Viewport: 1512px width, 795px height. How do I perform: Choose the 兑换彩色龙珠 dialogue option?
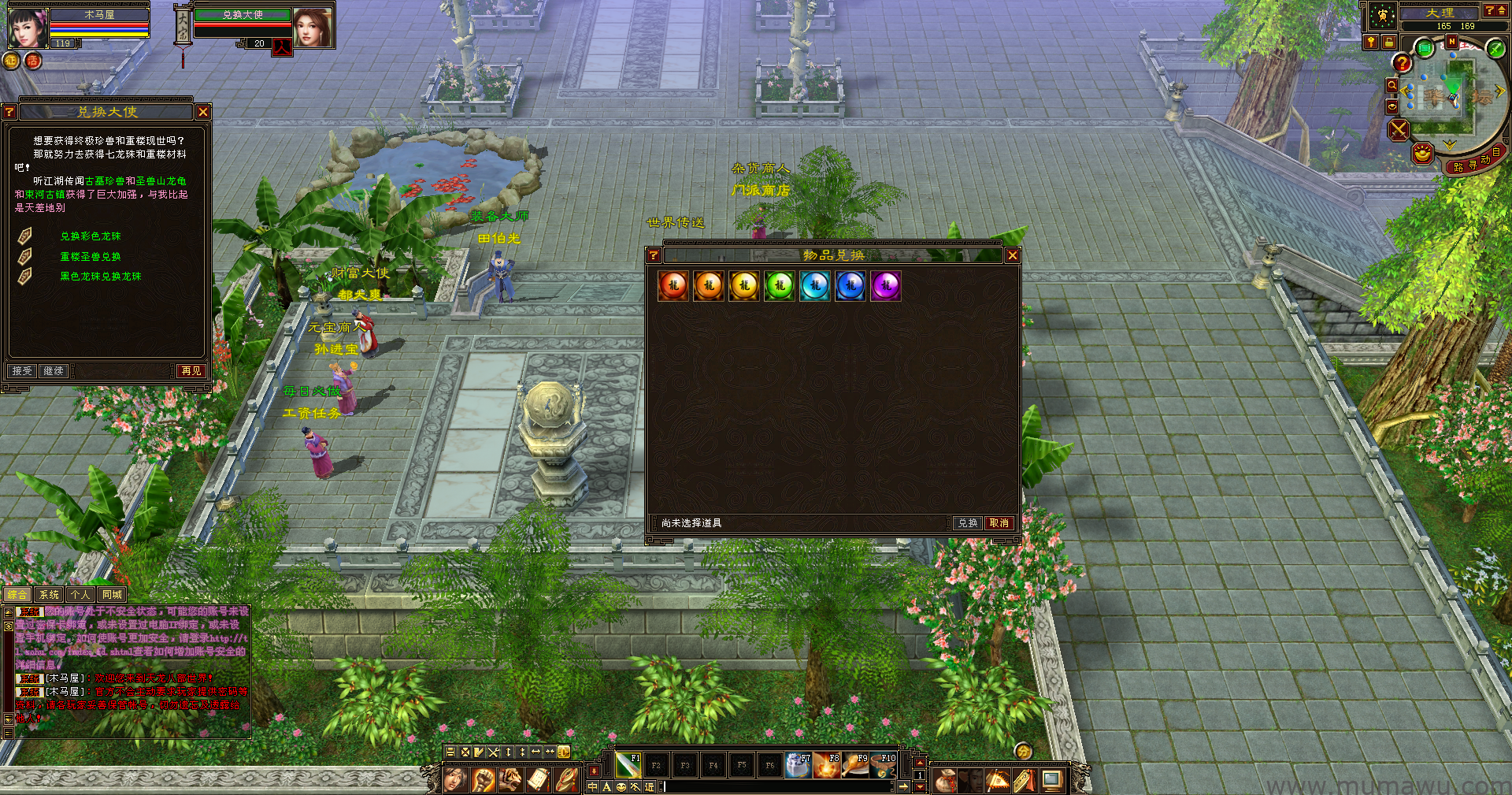click(x=91, y=236)
